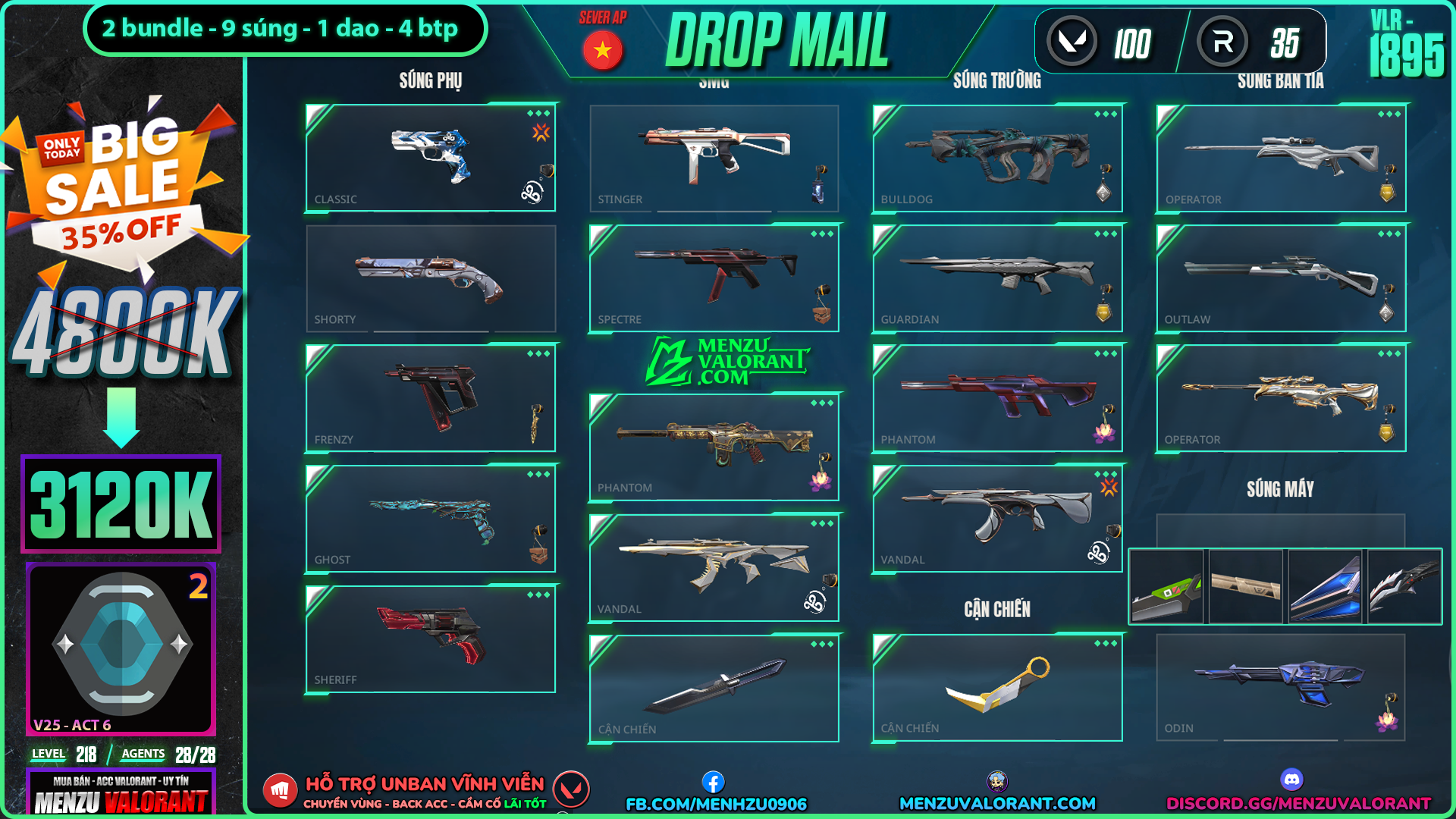
Task: Open the Shorty weapon slot
Action: coord(430,278)
